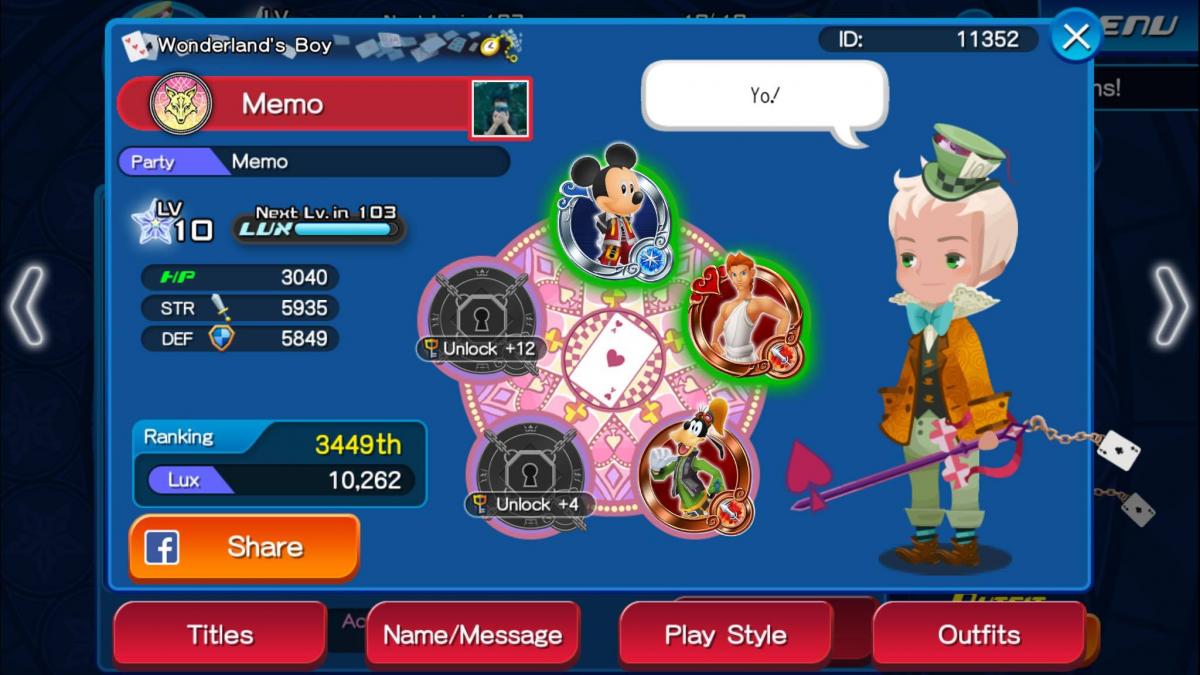Edit the Name/Message settings
The width and height of the screenshot is (1200, 675).
pyautogui.click(x=472, y=634)
